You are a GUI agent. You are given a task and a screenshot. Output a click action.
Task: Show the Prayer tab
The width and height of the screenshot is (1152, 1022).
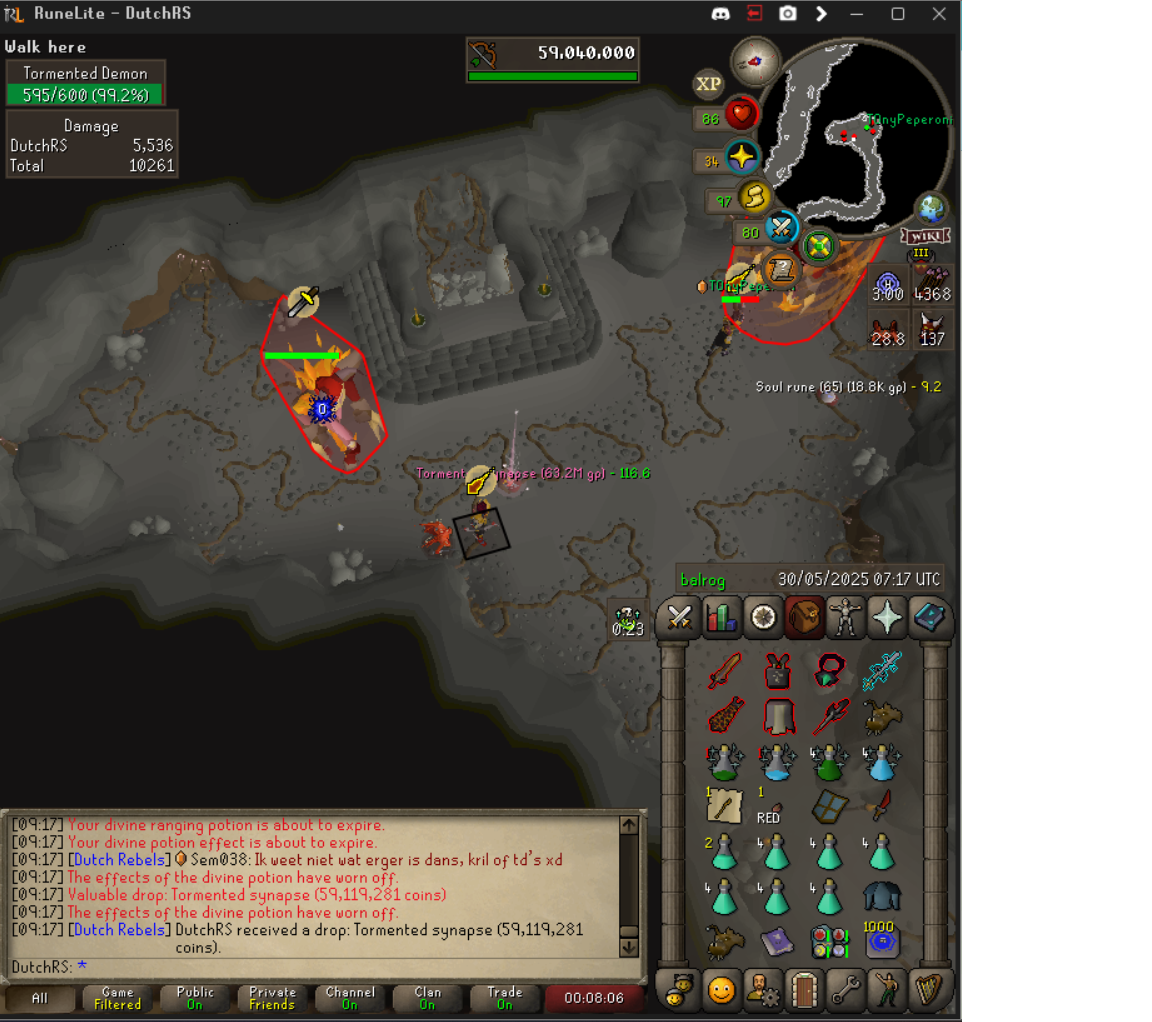[x=887, y=618]
